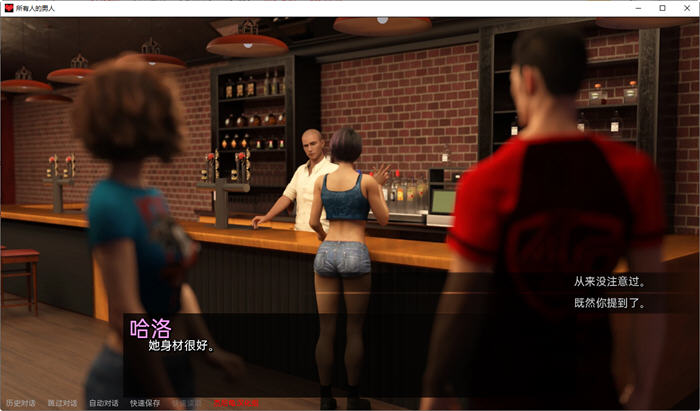Screen dimensions: 700x411
Task: Click the red text link in bottom bar
Action: [x=234, y=403]
